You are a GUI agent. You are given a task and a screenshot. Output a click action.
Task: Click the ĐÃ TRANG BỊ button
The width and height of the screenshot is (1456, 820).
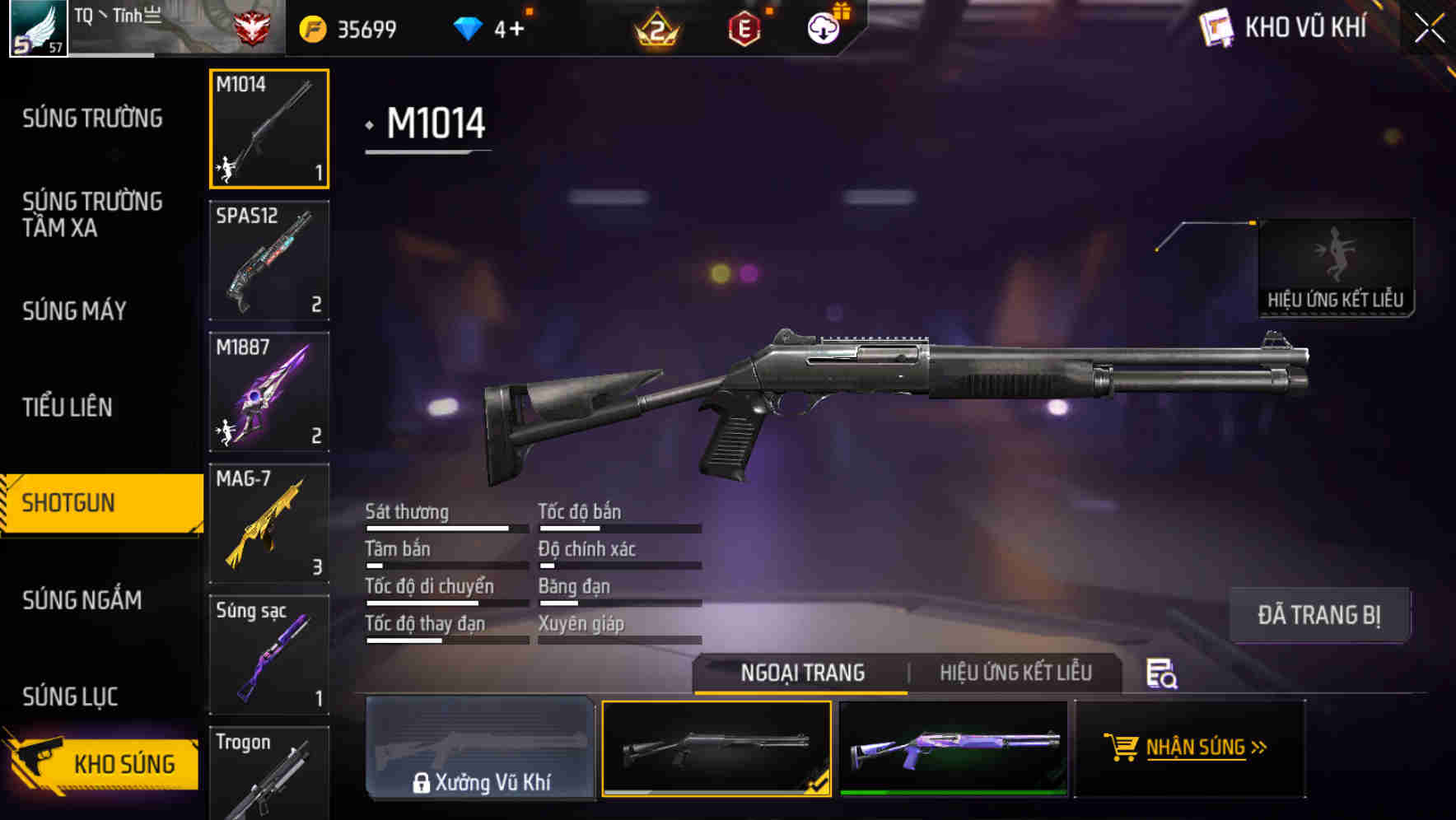[x=1320, y=614]
